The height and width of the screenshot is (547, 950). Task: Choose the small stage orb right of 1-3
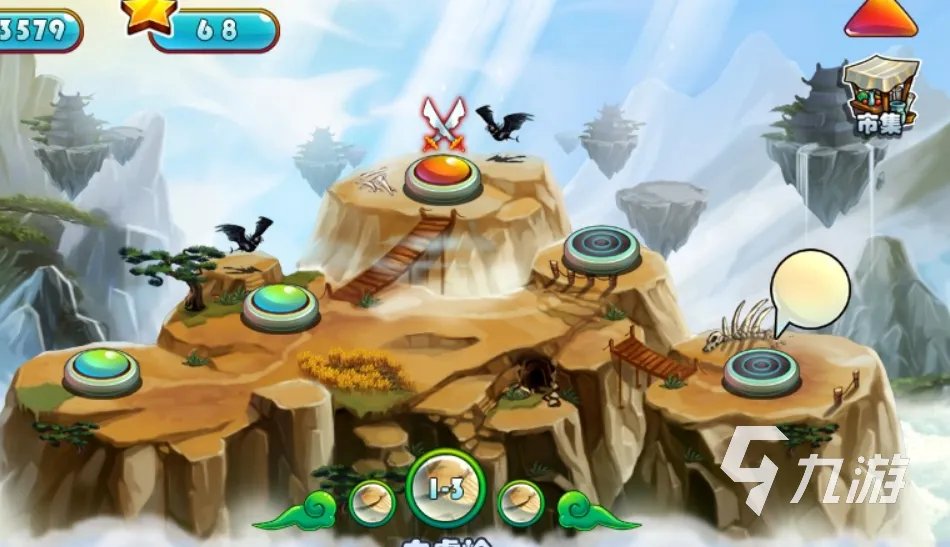click(520, 499)
